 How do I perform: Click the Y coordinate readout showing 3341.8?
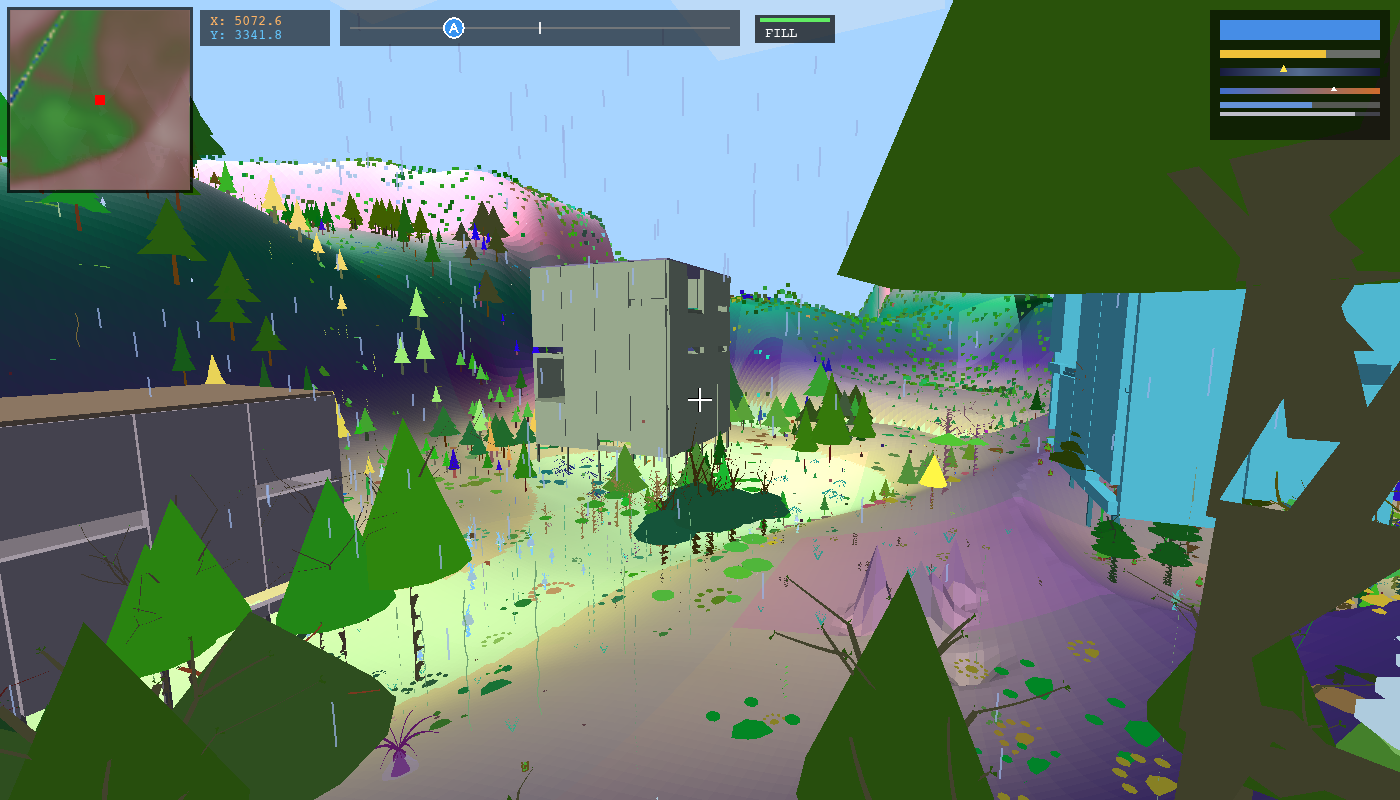tap(244, 35)
